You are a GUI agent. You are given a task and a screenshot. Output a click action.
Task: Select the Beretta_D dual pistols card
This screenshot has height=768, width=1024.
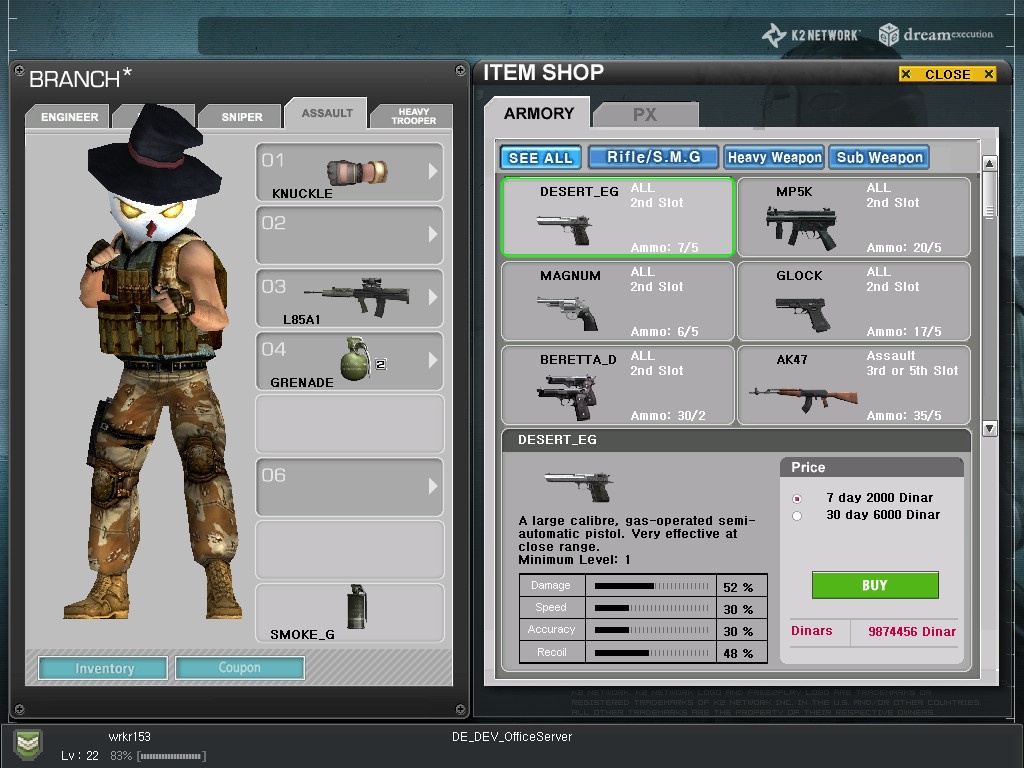tap(617, 385)
